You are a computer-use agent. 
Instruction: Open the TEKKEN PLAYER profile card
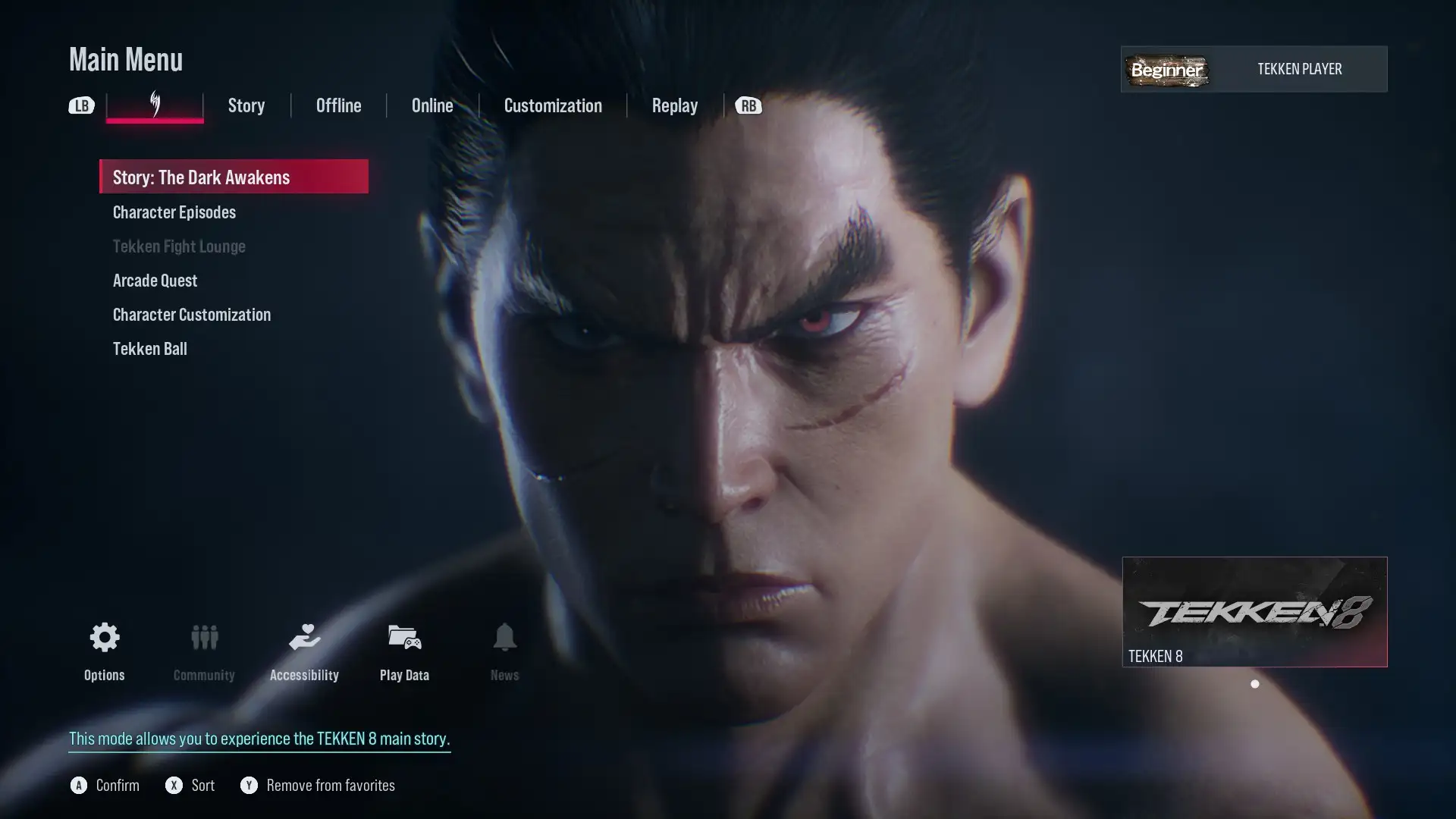pos(1254,69)
